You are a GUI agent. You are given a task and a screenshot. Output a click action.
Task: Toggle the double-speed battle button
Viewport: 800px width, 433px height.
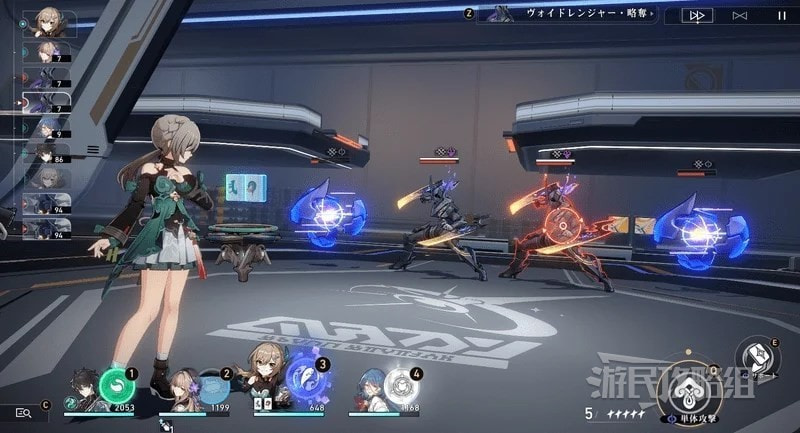click(696, 15)
